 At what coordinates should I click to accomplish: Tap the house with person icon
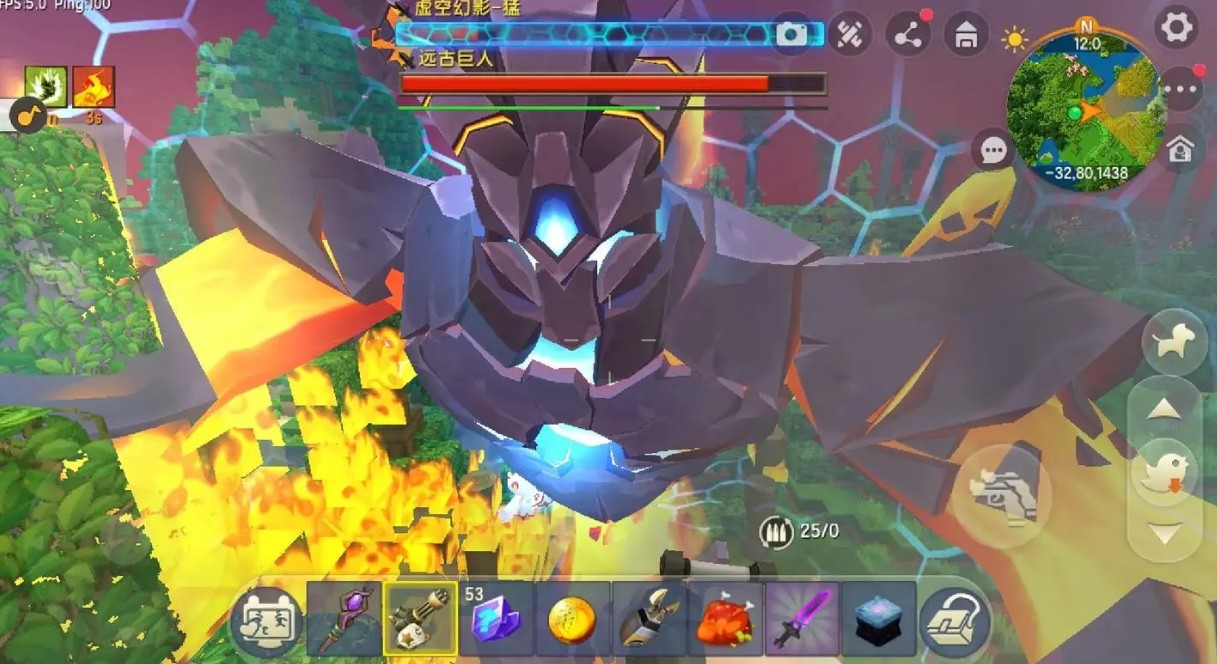[1180, 150]
